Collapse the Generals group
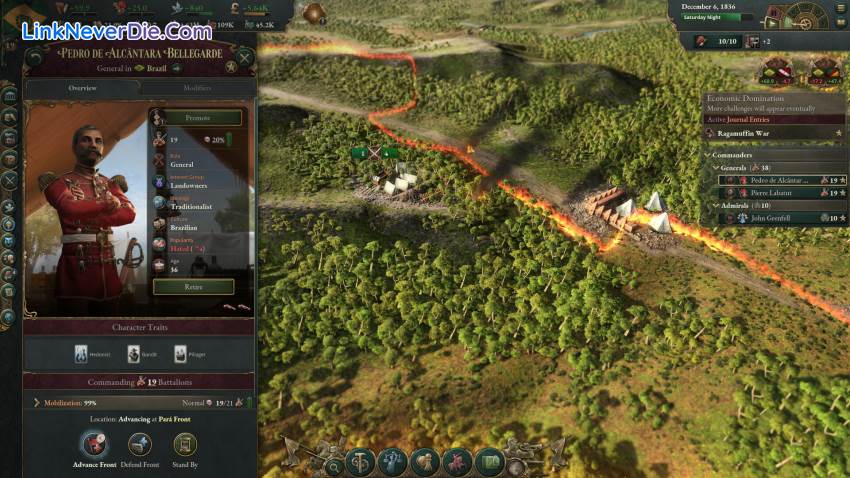This screenshot has width=850, height=478. (x=716, y=168)
